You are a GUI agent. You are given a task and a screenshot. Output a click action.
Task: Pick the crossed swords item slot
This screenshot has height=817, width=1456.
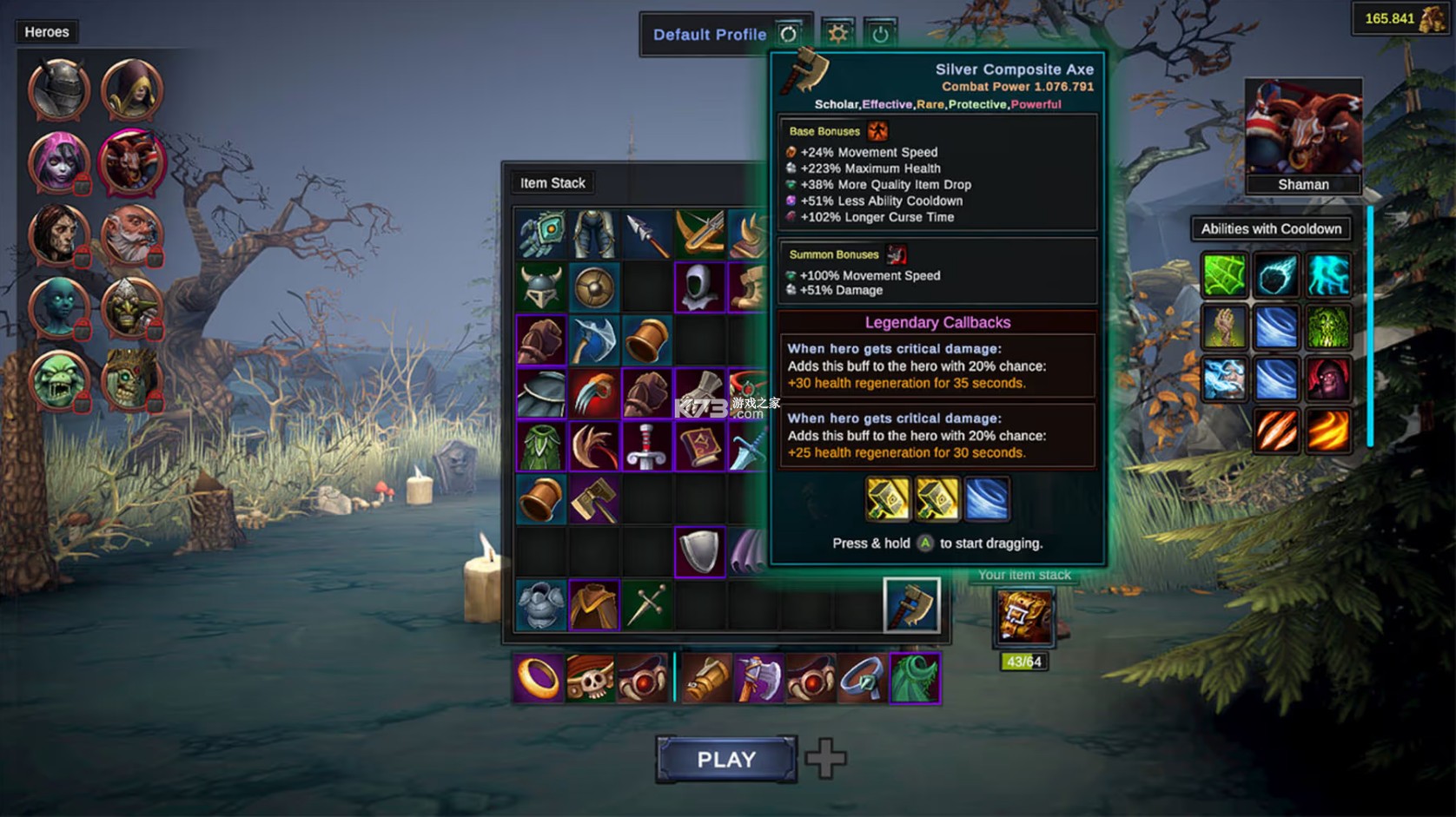tap(647, 604)
